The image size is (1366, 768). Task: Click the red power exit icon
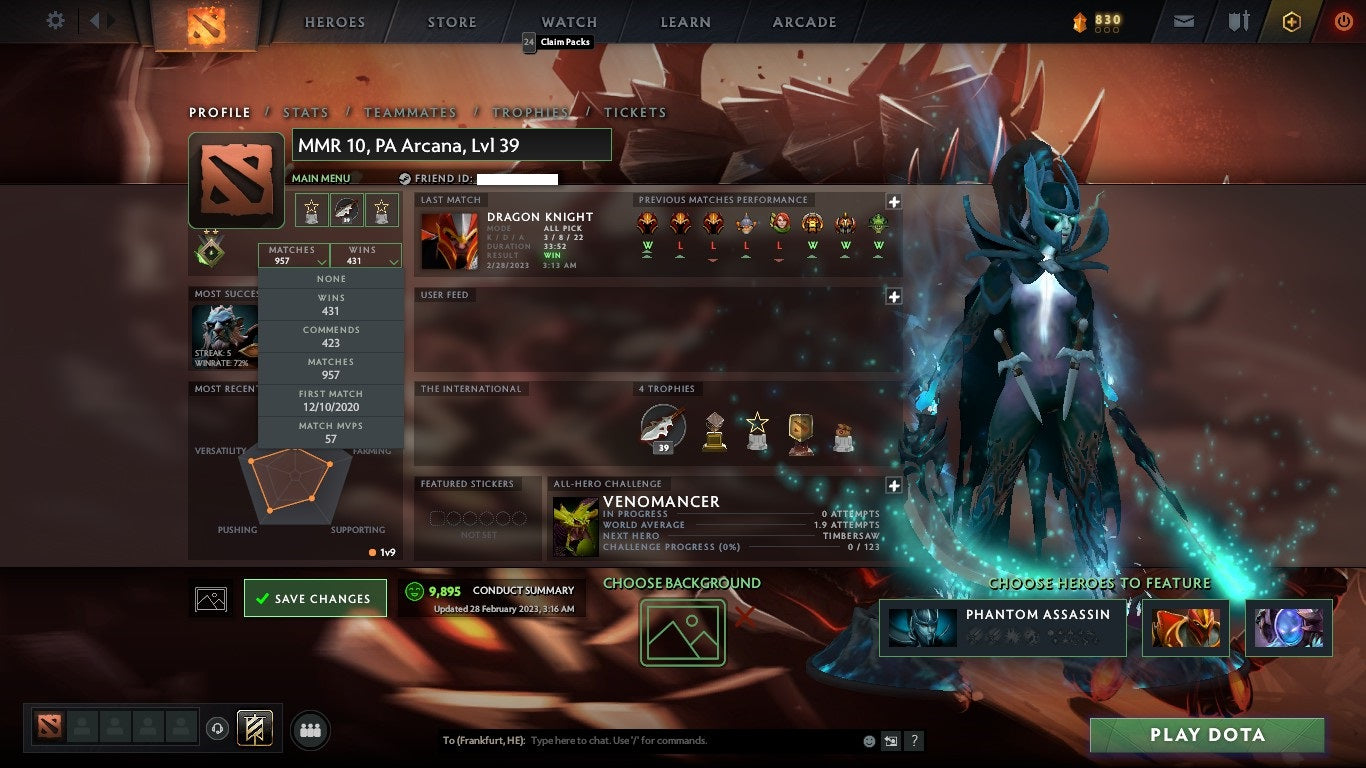1344,20
